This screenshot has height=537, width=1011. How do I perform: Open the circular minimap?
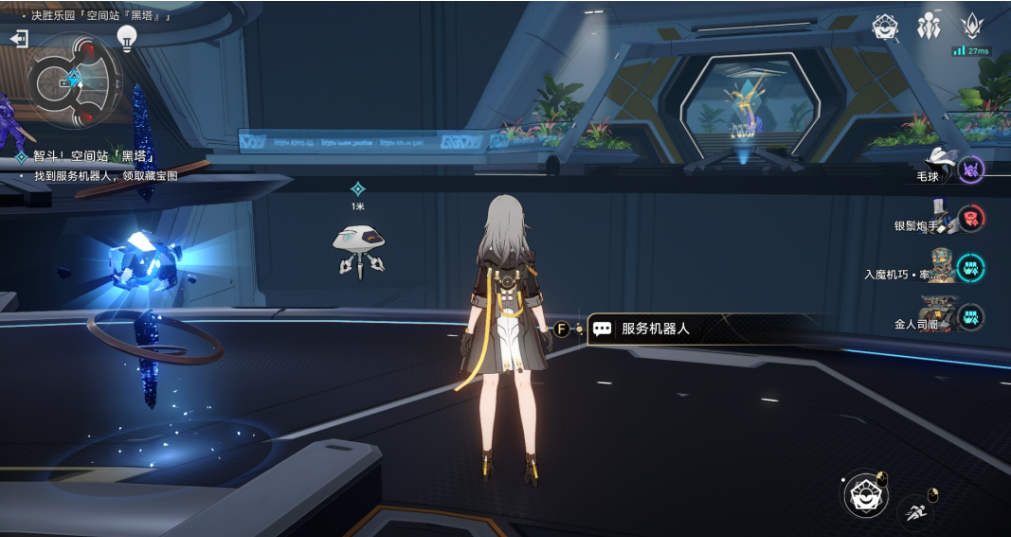(74, 82)
